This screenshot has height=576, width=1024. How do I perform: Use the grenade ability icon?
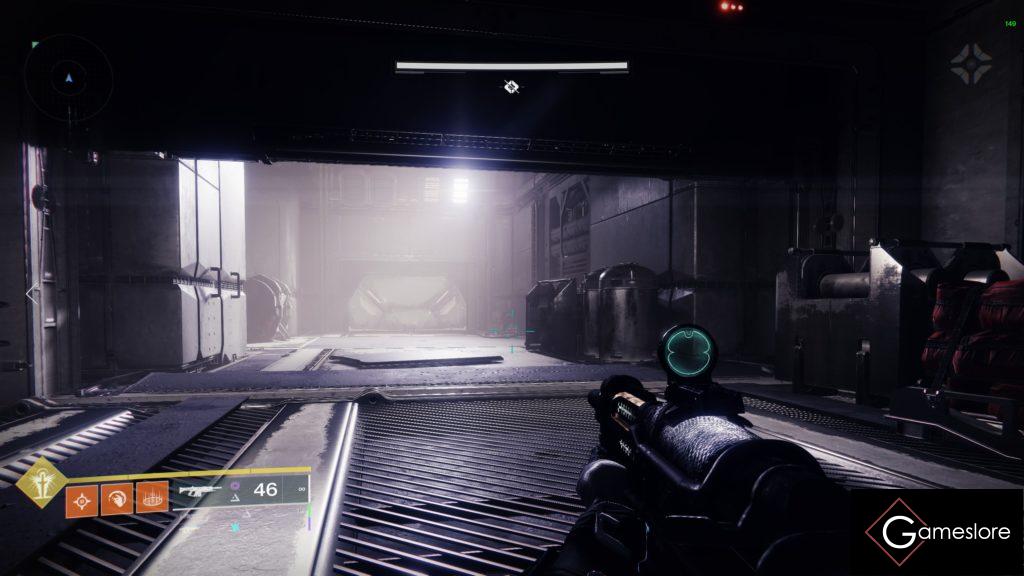coord(82,497)
